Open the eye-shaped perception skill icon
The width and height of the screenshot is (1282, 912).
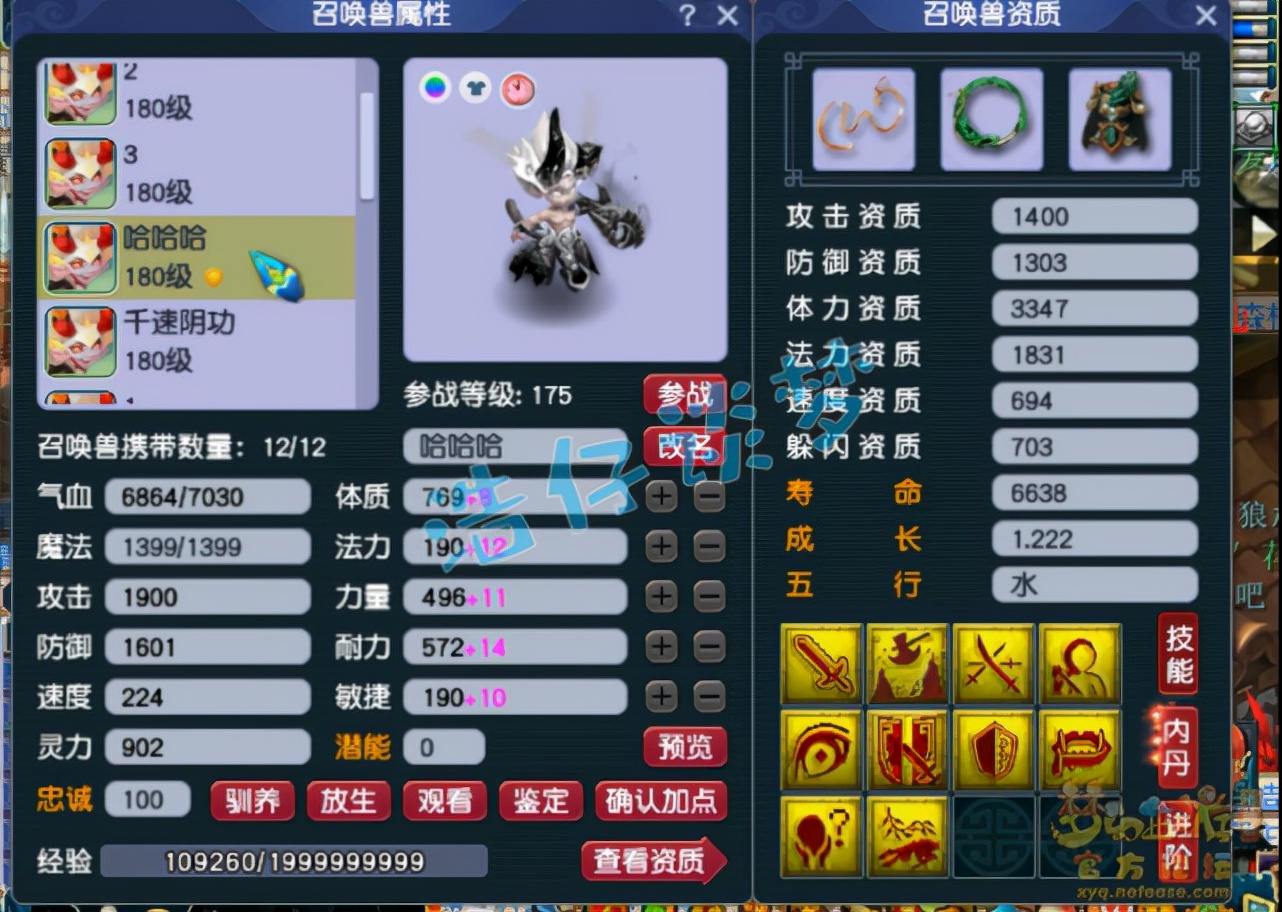[820, 749]
